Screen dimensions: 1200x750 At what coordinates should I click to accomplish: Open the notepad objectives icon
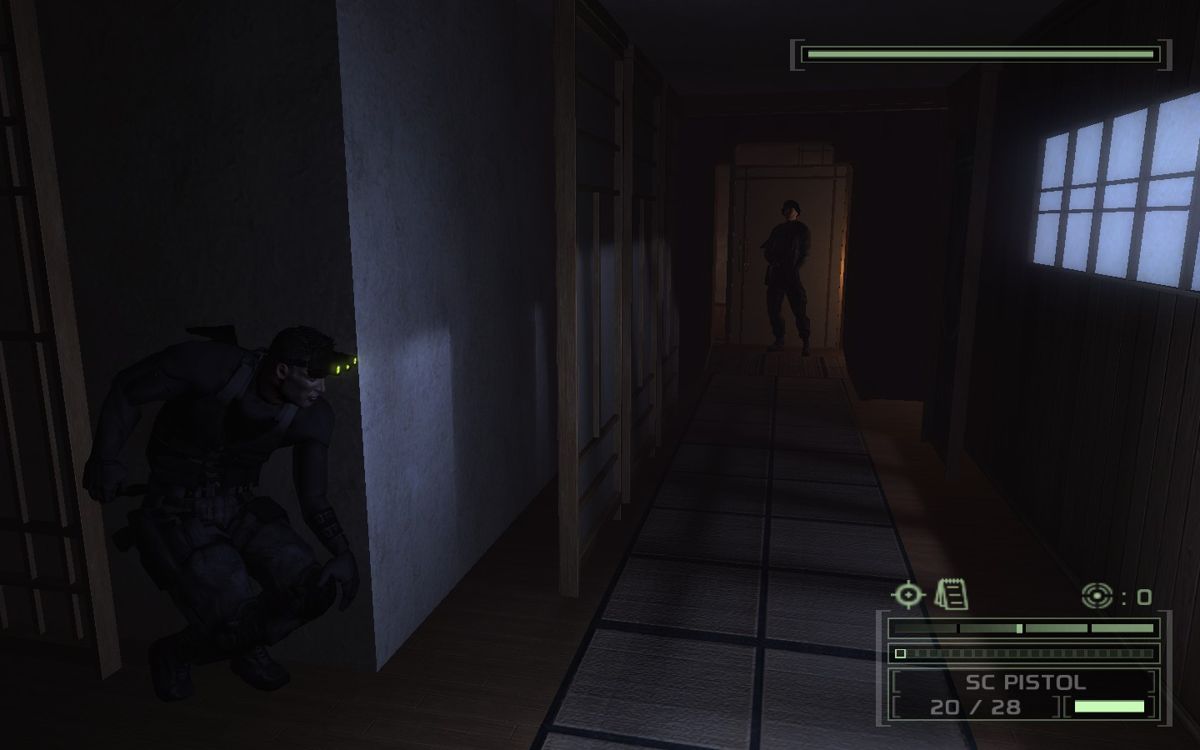pyautogui.click(x=951, y=595)
